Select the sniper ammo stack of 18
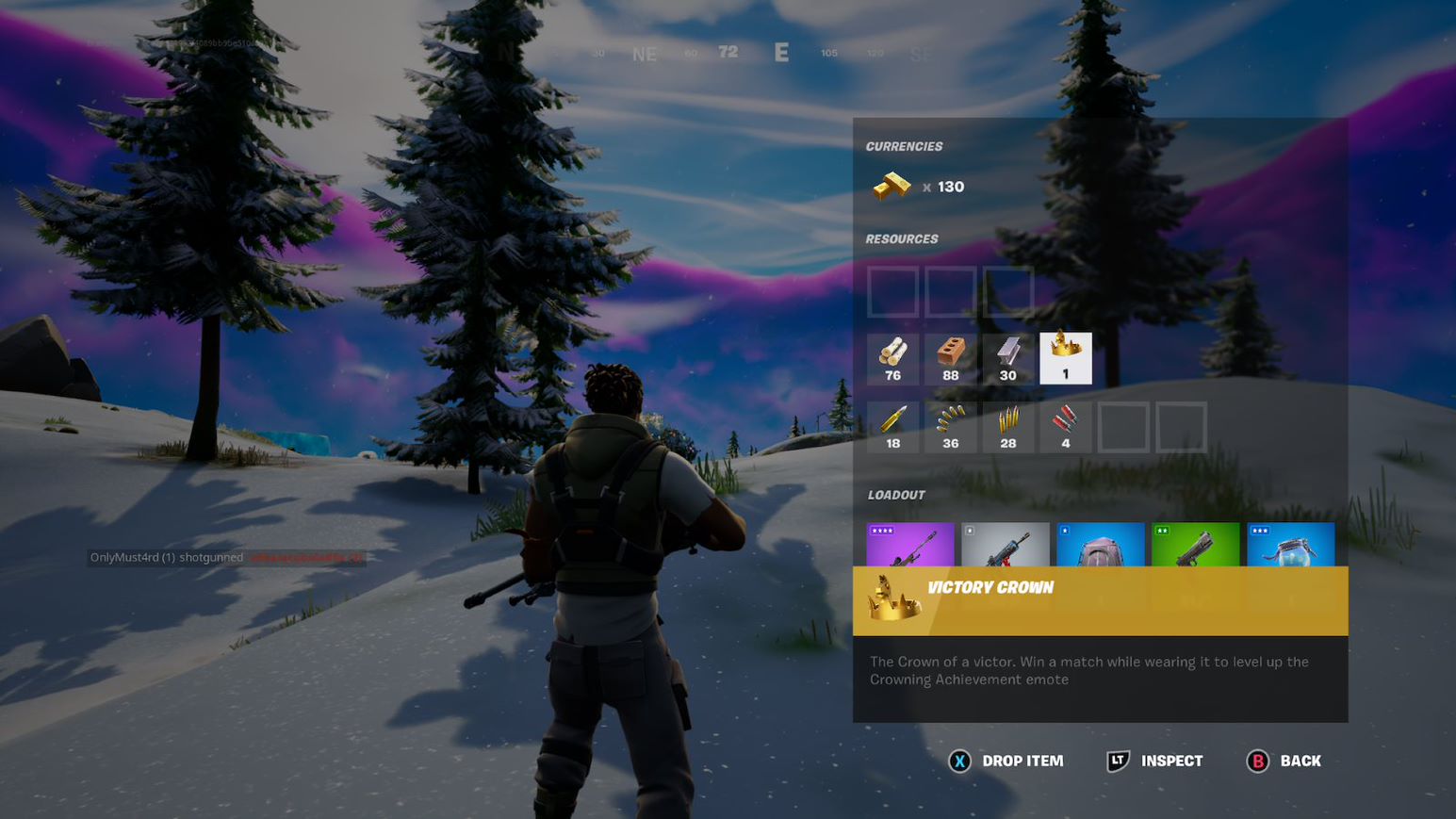 [x=892, y=426]
